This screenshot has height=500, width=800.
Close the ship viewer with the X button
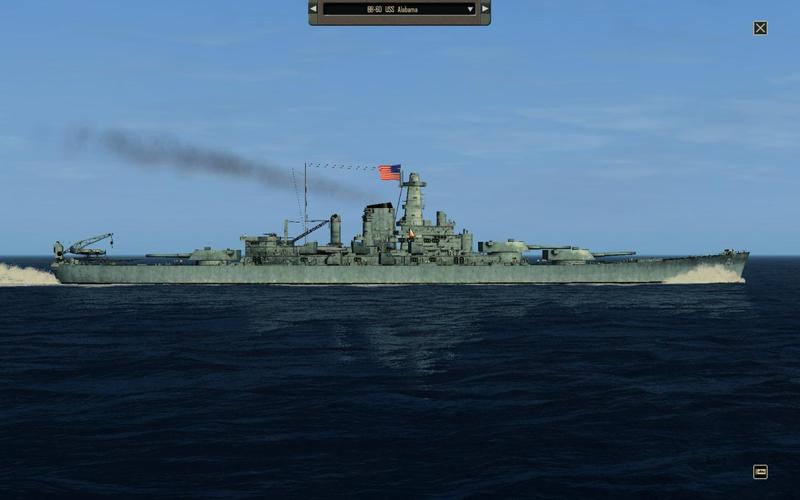(760, 28)
